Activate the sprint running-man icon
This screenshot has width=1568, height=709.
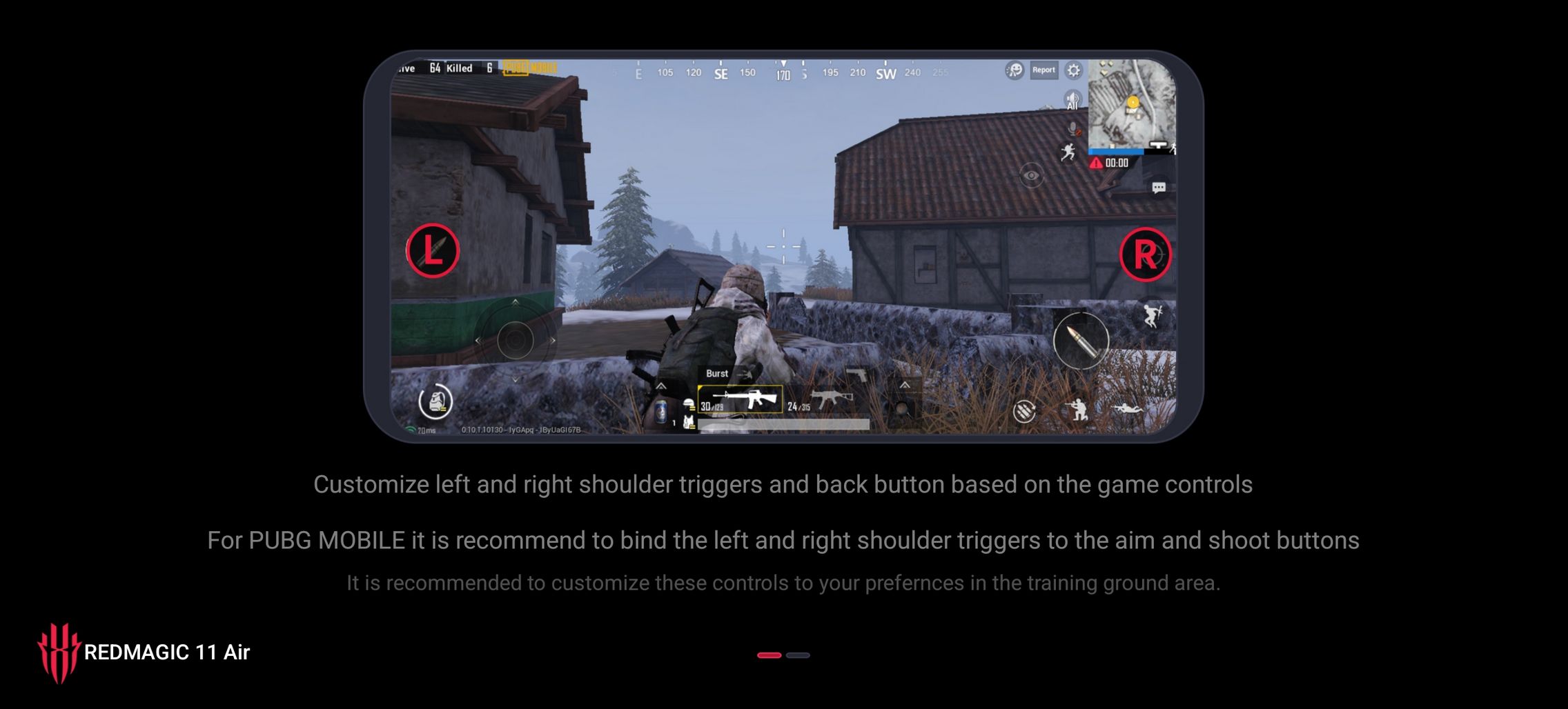(1068, 152)
